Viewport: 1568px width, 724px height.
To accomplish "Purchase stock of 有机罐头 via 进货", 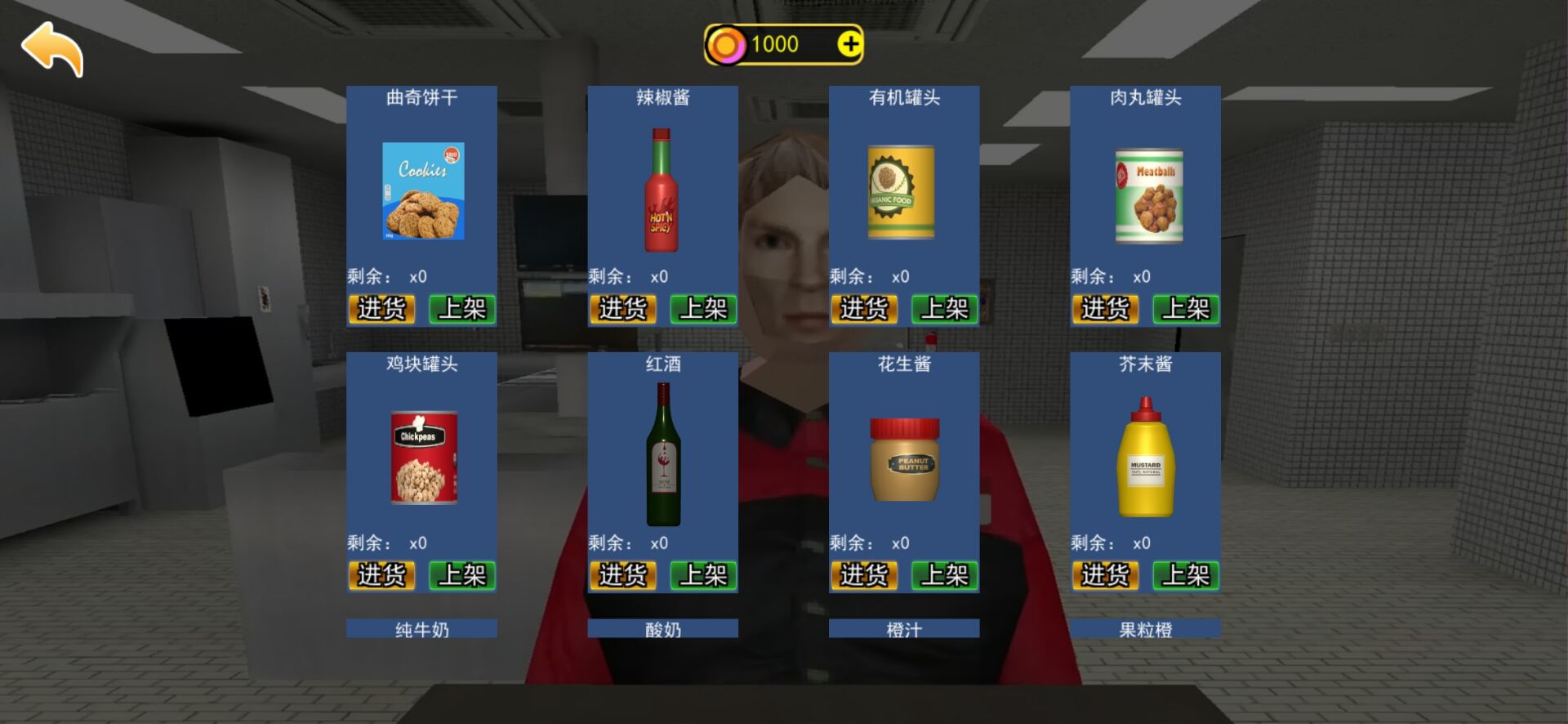I will coord(863,309).
